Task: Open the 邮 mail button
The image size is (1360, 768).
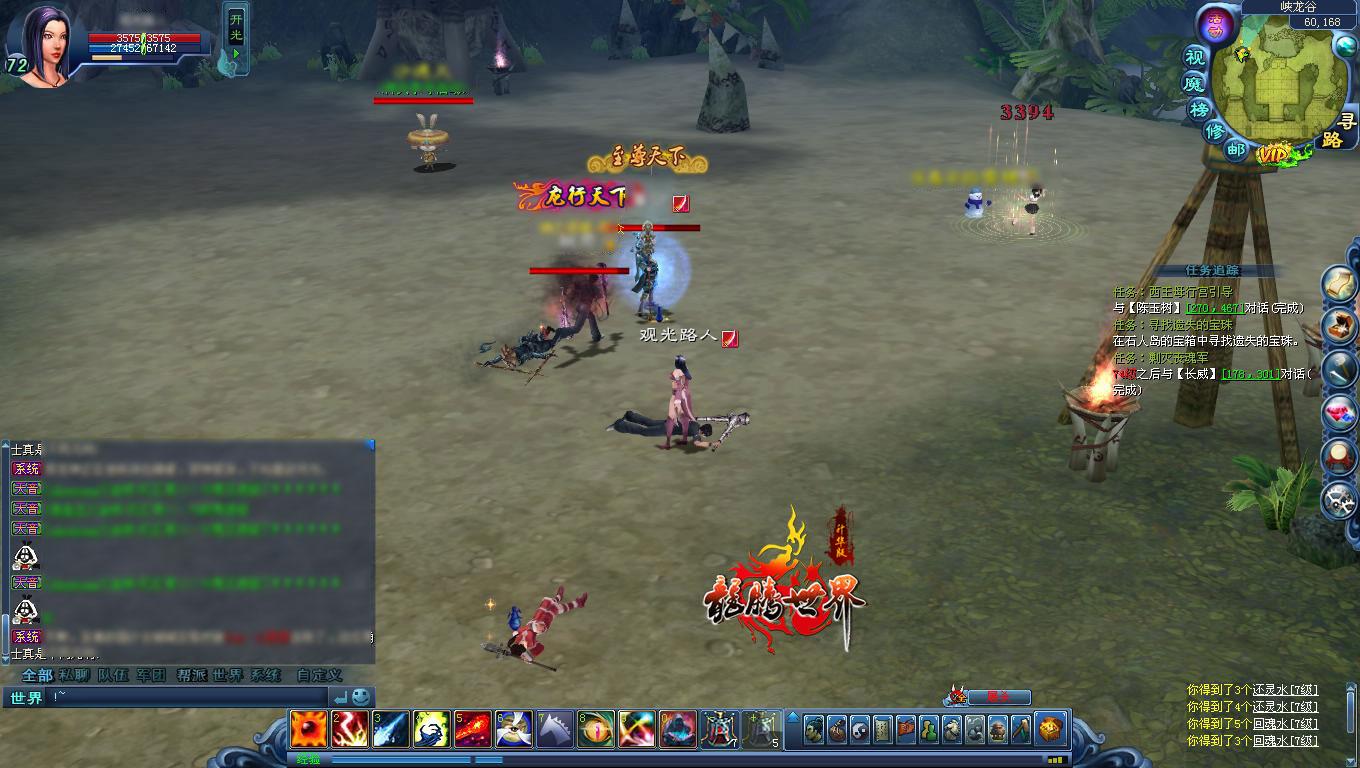Action: (1236, 149)
